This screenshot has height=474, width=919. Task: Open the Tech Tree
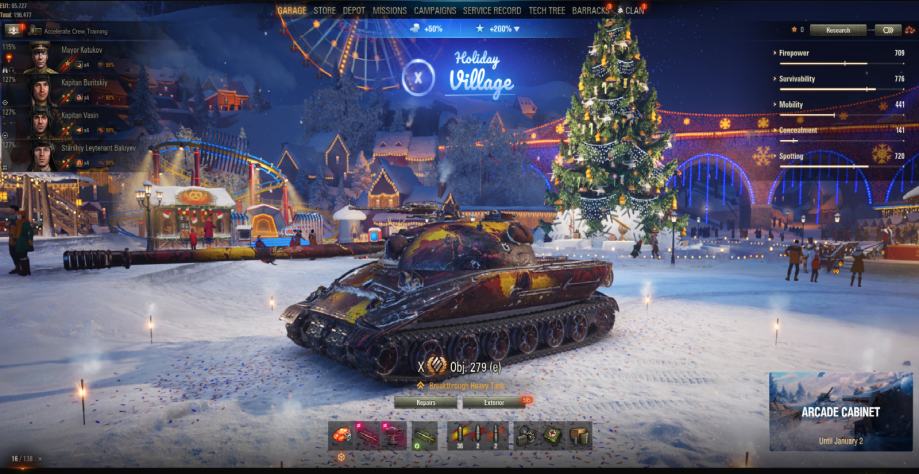(547, 11)
